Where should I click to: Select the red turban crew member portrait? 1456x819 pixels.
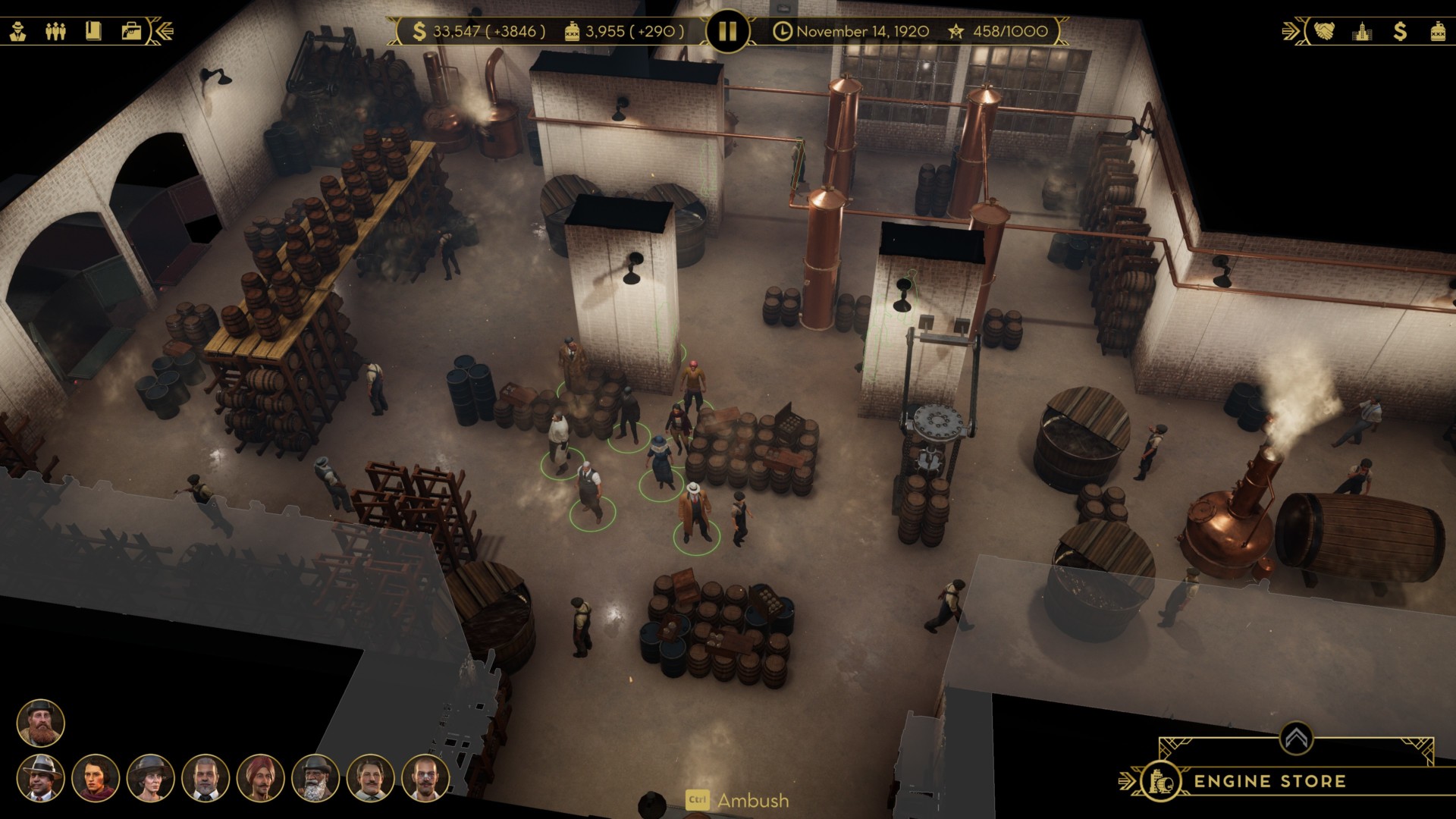pyautogui.click(x=260, y=777)
